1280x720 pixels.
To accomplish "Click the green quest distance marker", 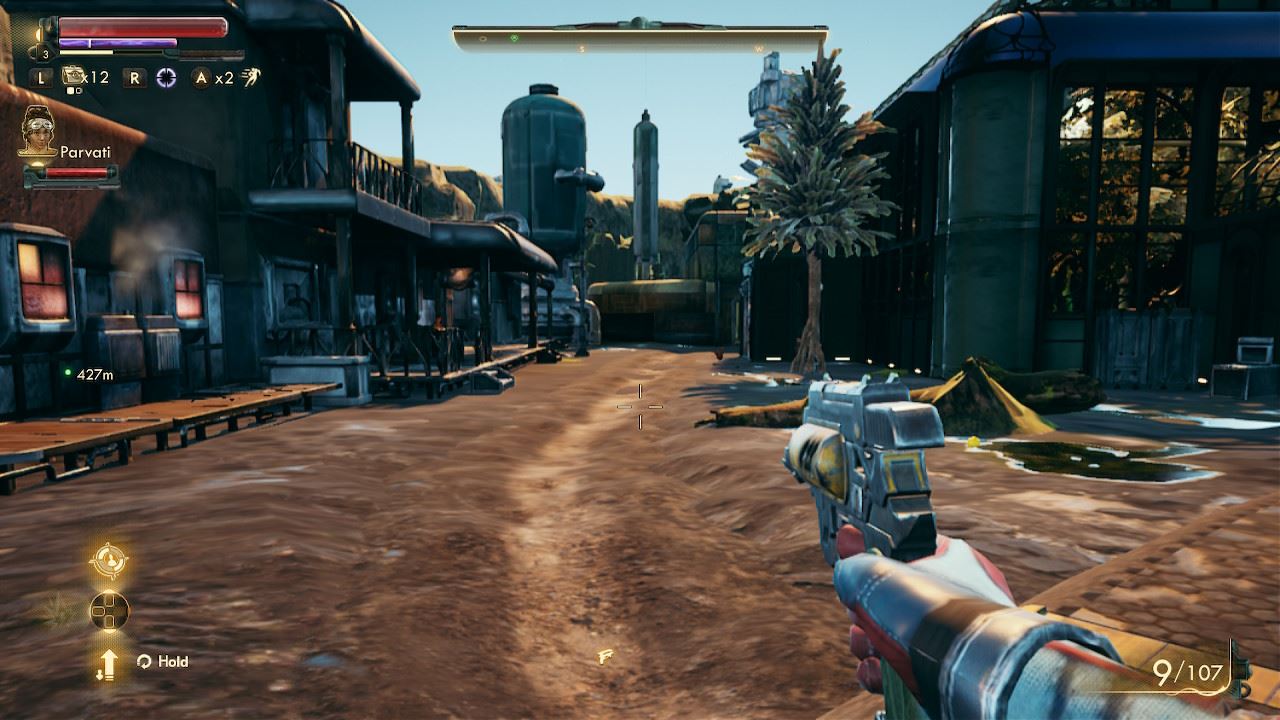I will coord(68,373).
